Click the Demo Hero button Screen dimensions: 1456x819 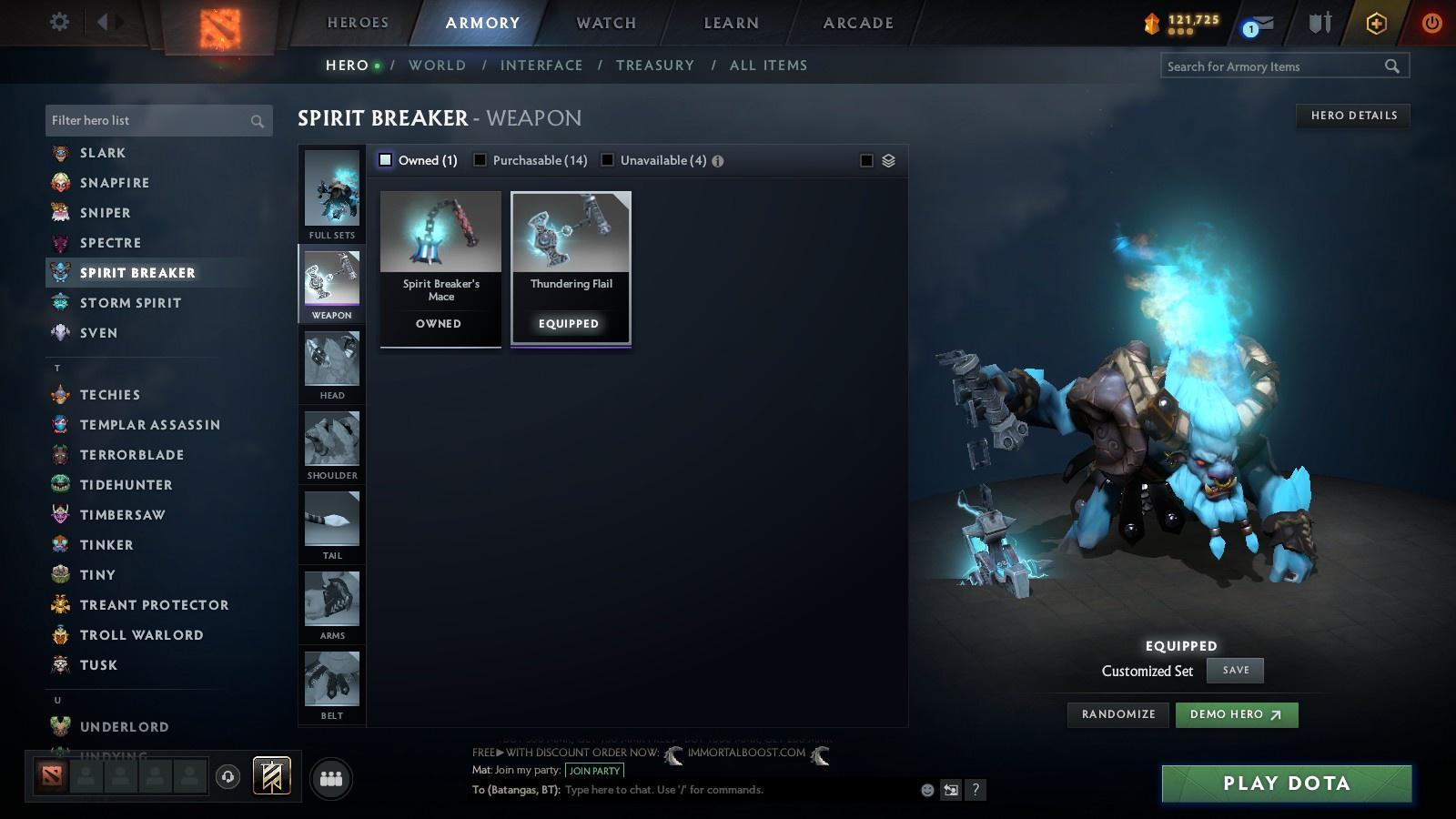pyautogui.click(x=1236, y=714)
